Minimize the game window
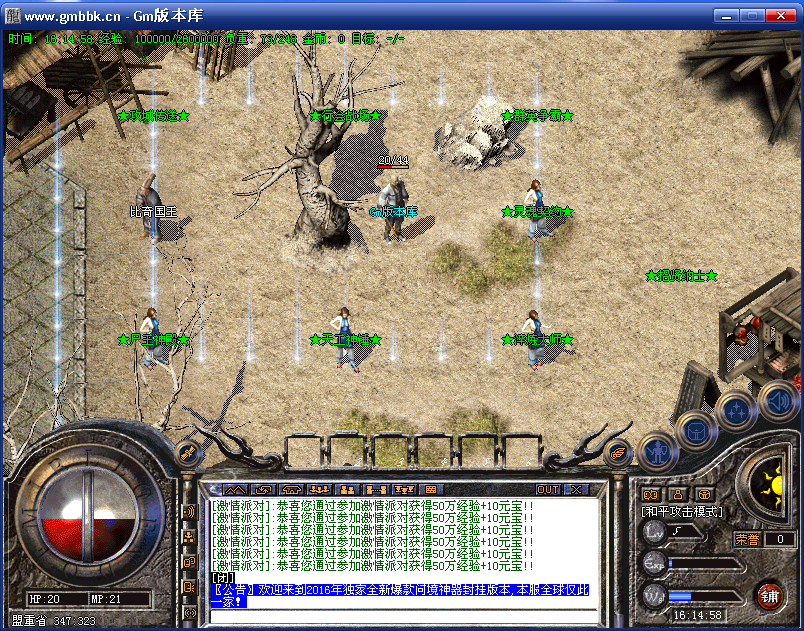Image resolution: width=804 pixels, height=631 pixels. 725,17
